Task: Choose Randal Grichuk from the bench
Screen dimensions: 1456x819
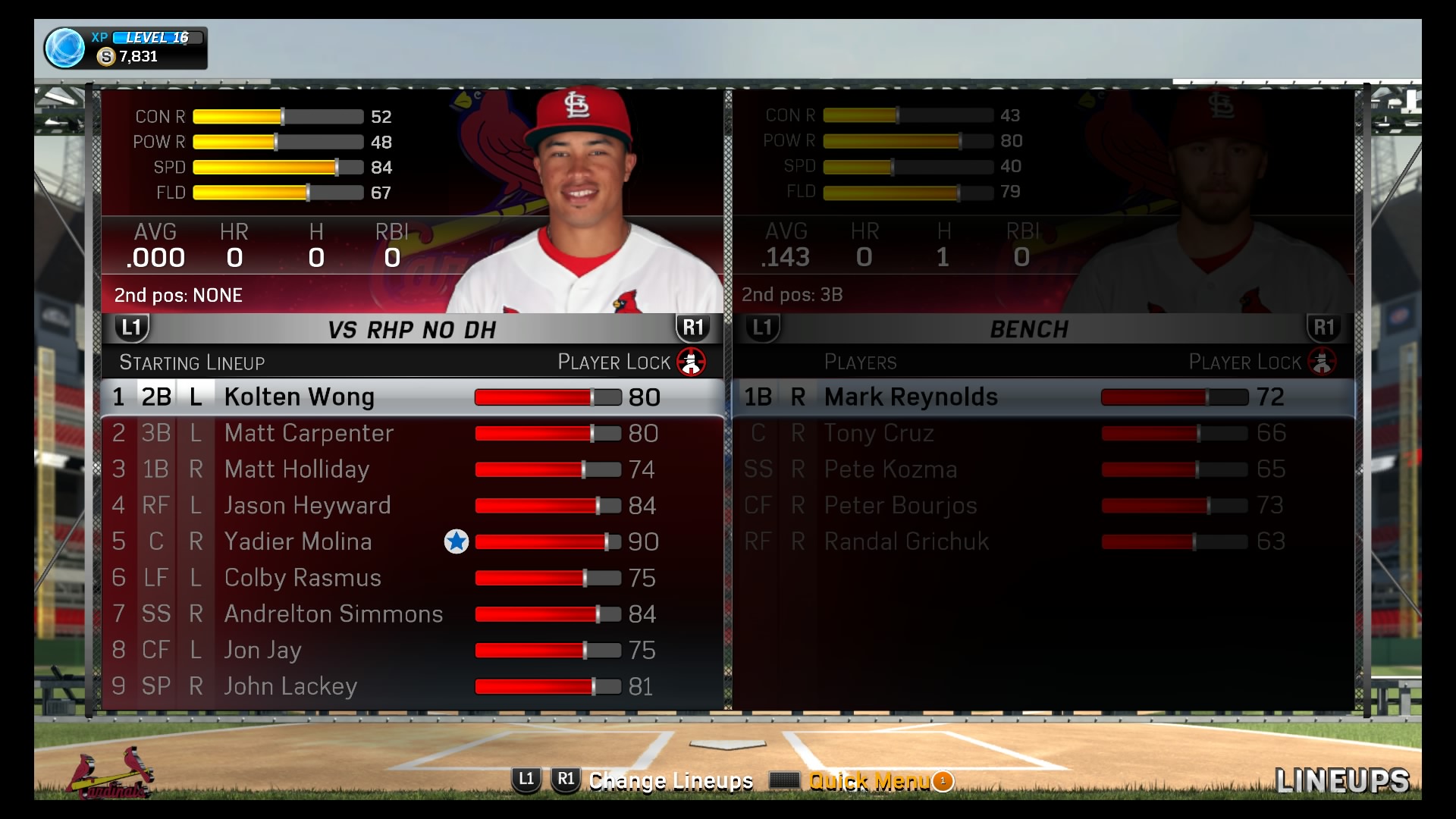Action: point(906,541)
